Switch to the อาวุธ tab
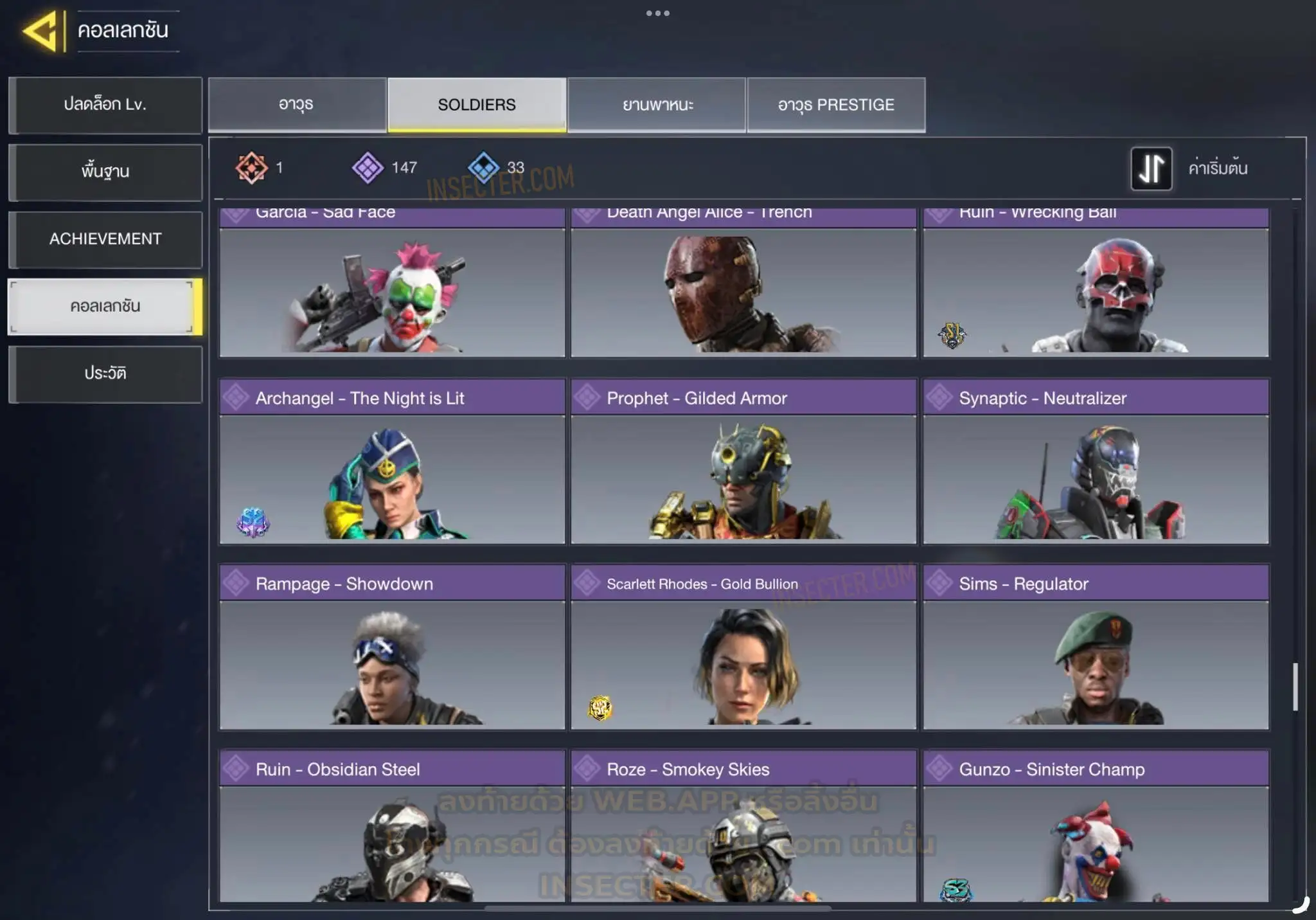This screenshot has width=1316, height=920. (297, 105)
